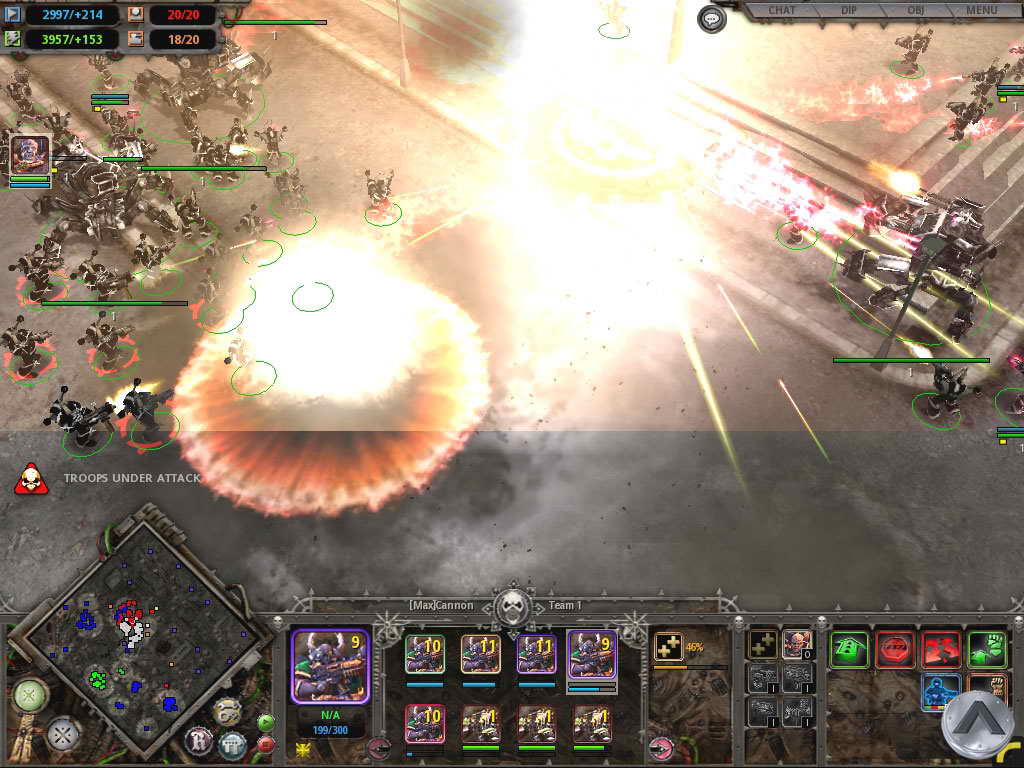
Task: Open the game MENU
Action: click(x=981, y=11)
